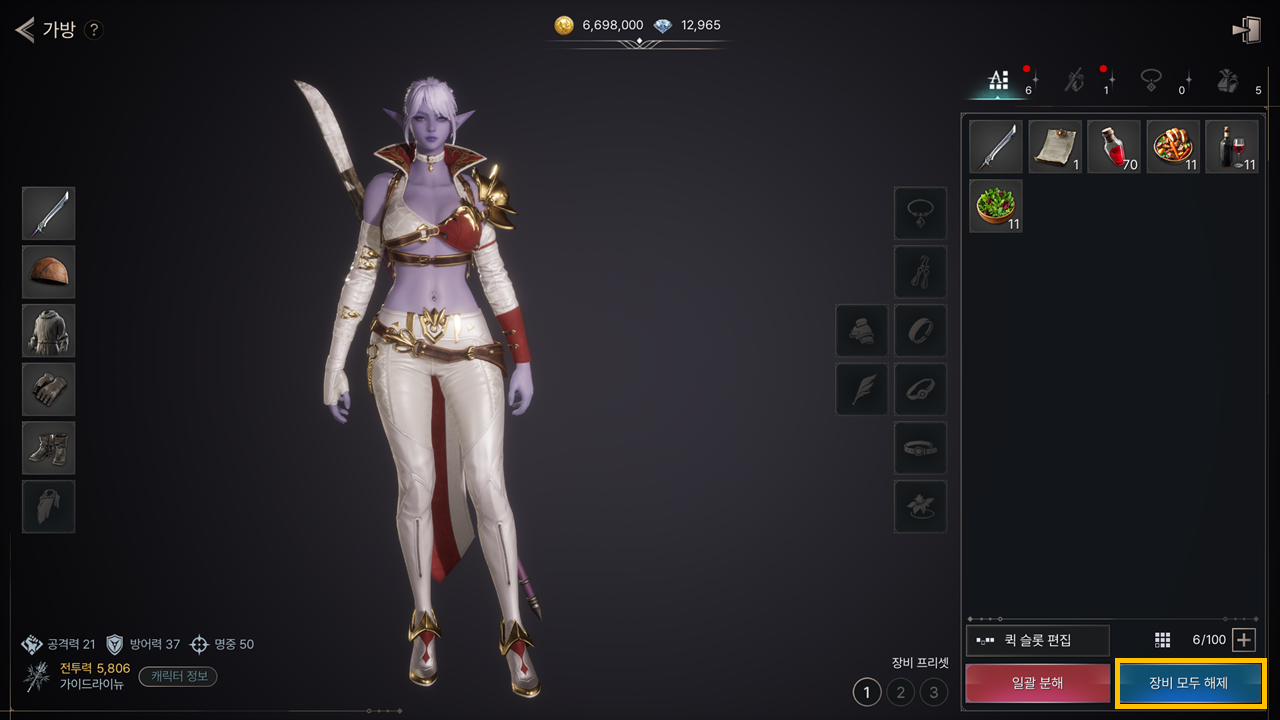Select the equipped sword weapon slot
This screenshot has height=720, width=1280.
49,213
